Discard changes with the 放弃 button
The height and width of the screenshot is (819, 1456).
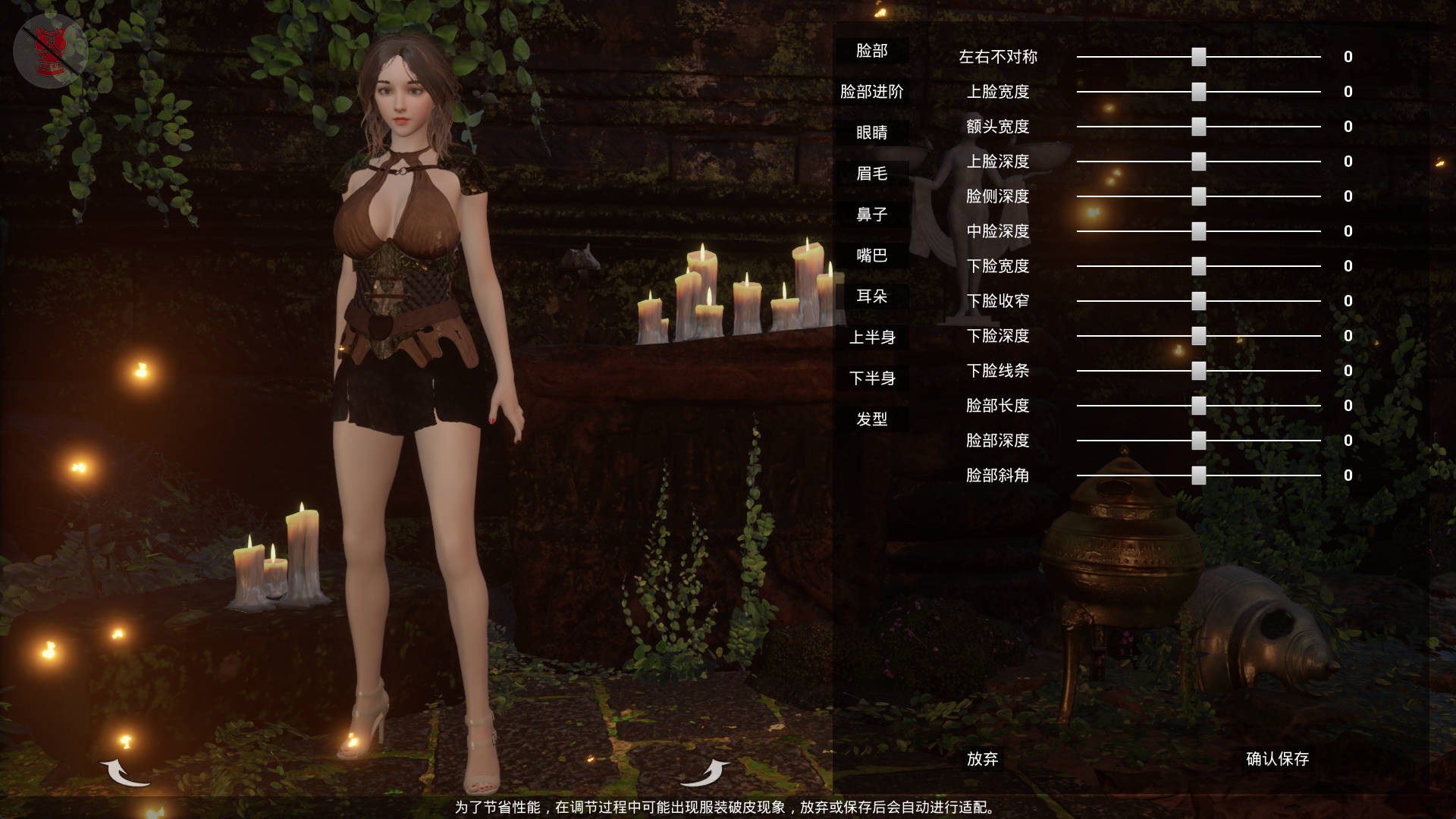982,759
